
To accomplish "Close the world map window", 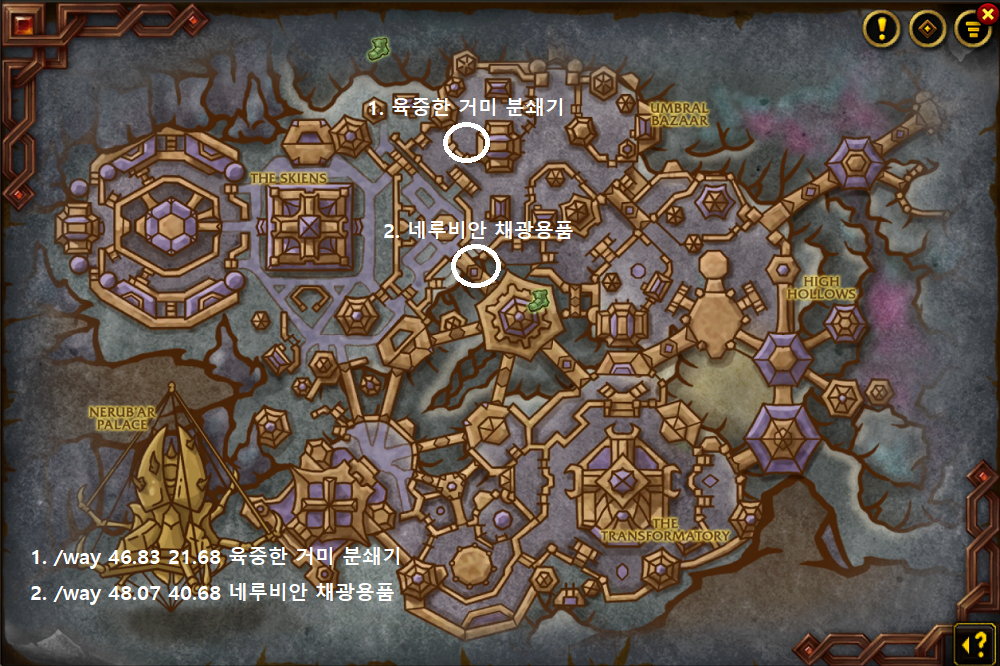I will pyautogui.click(x=988, y=13).
